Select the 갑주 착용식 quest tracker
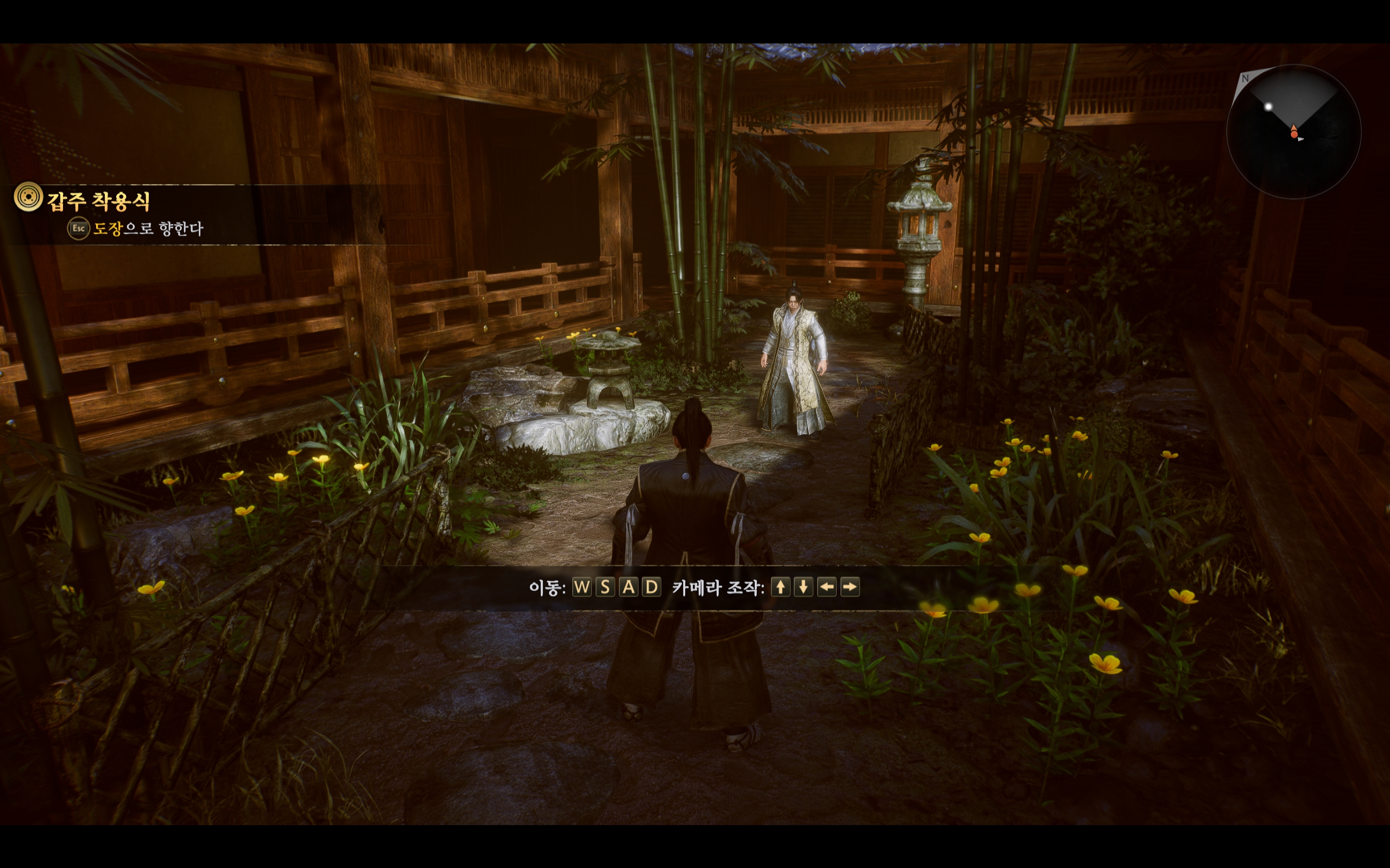 [x=99, y=201]
